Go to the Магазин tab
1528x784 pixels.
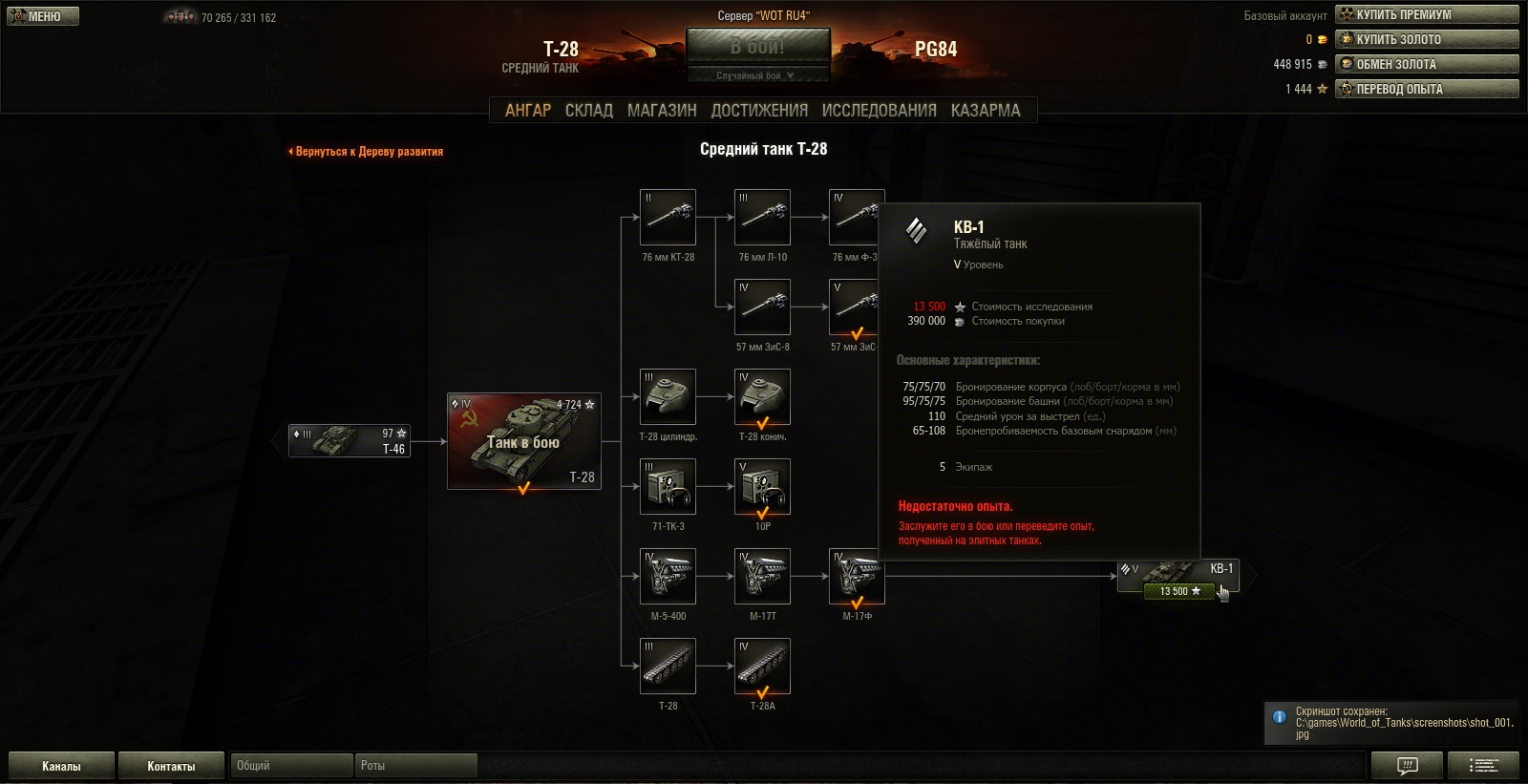(x=662, y=111)
